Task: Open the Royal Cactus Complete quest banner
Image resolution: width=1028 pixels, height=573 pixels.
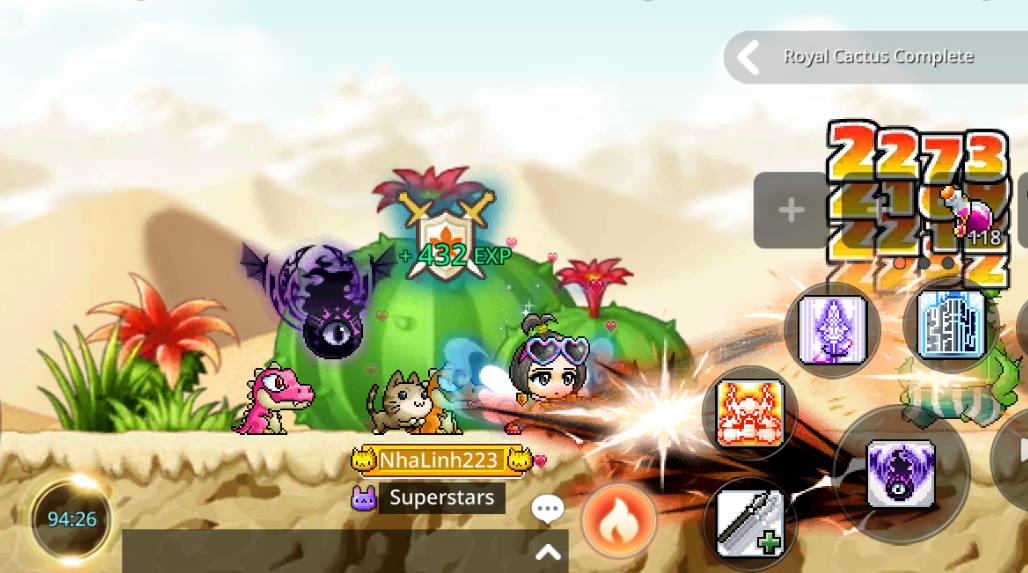Action: click(x=876, y=57)
